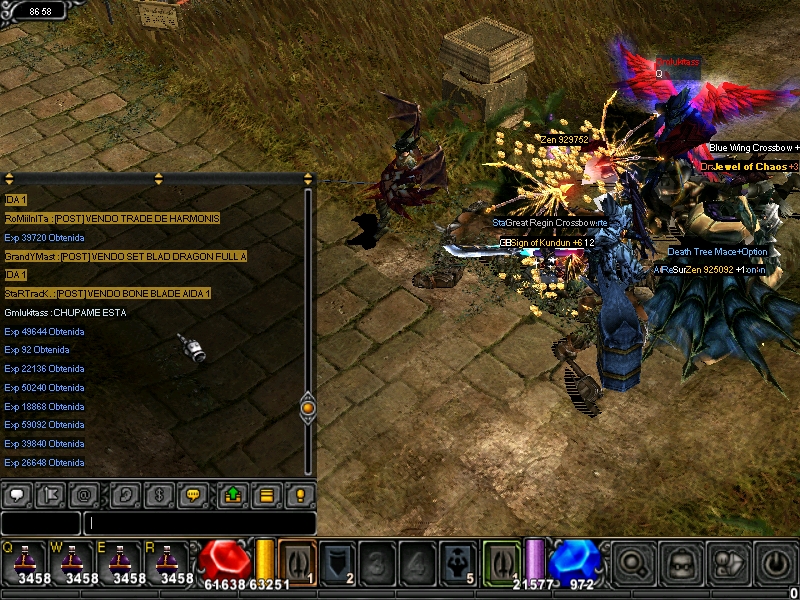Activate the skill in slot 5

(458, 562)
